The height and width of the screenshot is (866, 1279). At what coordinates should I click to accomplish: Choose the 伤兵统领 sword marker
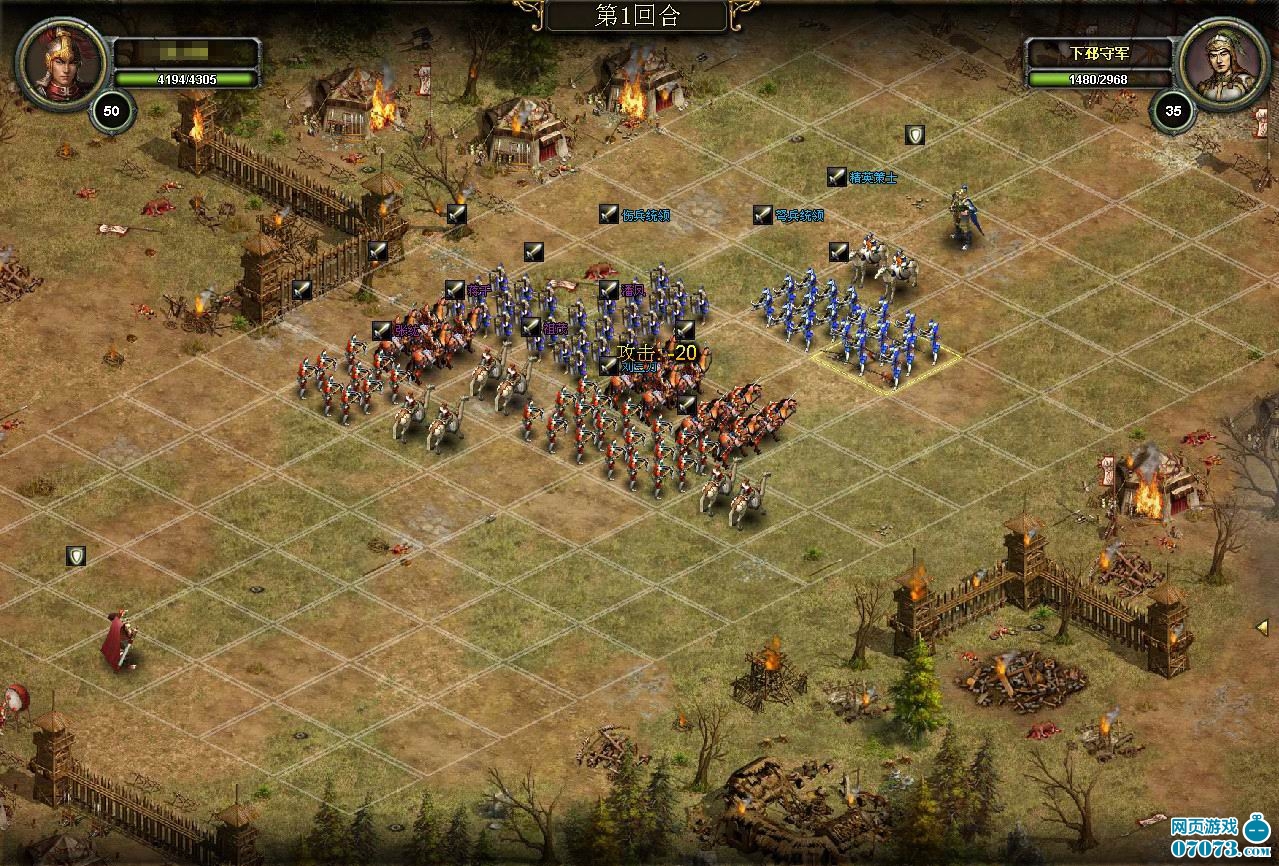pyautogui.click(x=609, y=214)
